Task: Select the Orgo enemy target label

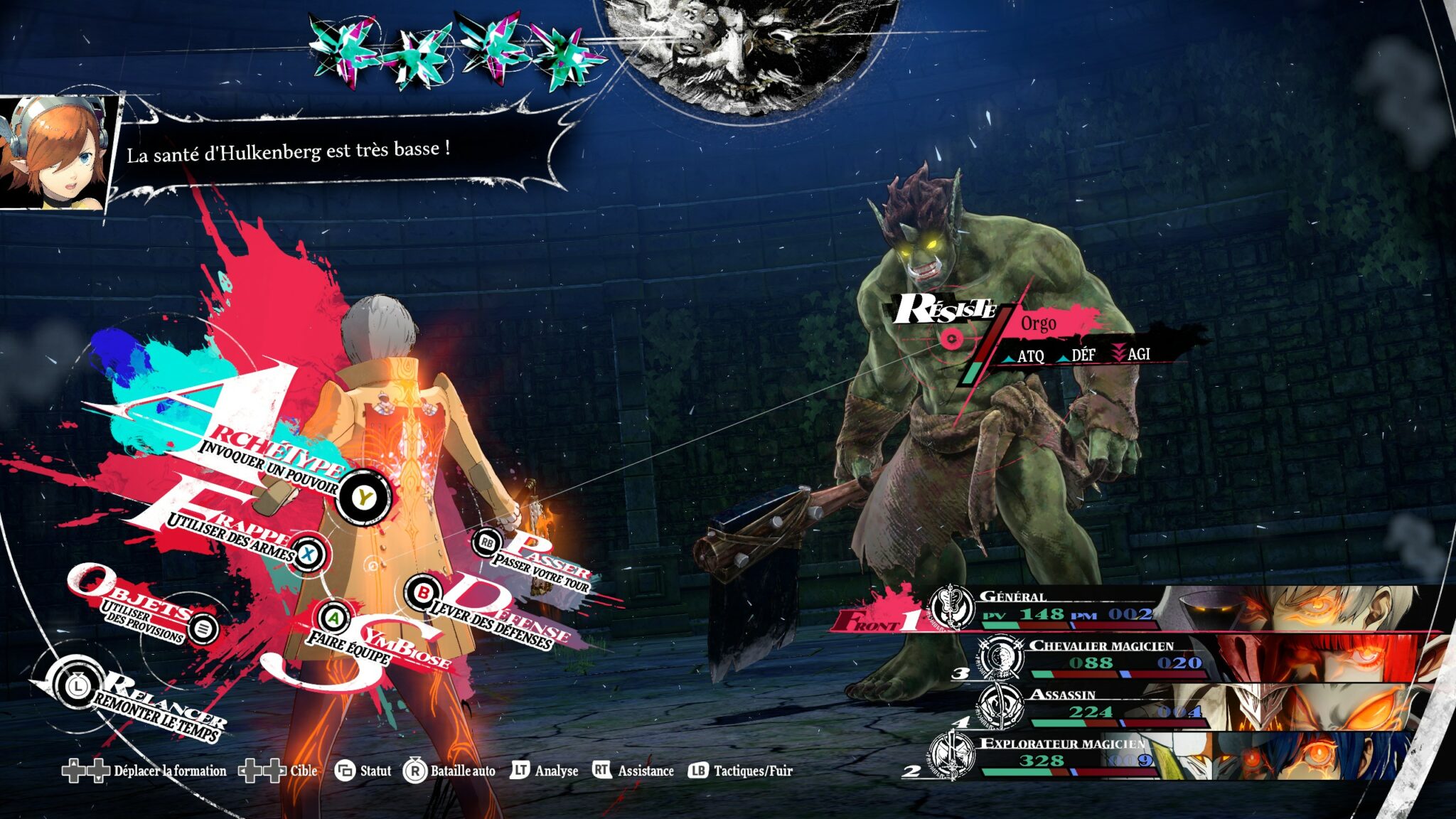Action: (x=1038, y=324)
